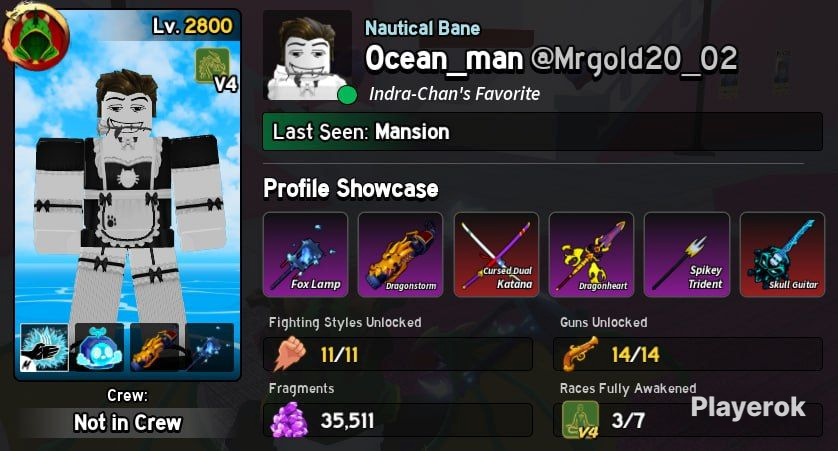Viewport: 838px width, 451px height.
Task: Select the equipped fighting style claw icon
Action: (45, 347)
